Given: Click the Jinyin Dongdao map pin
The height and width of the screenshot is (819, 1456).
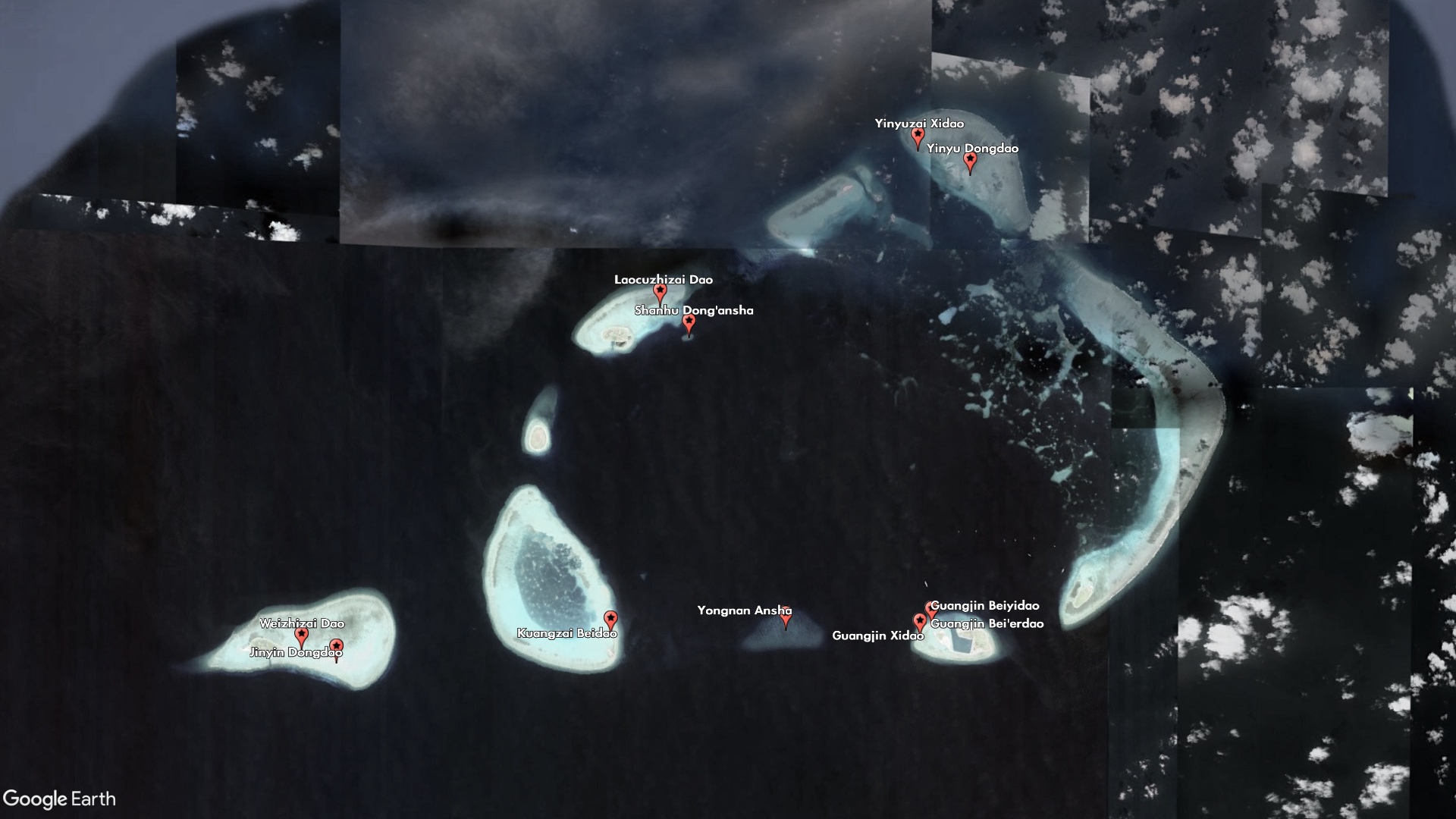Looking at the screenshot, I should [x=336, y=648].
